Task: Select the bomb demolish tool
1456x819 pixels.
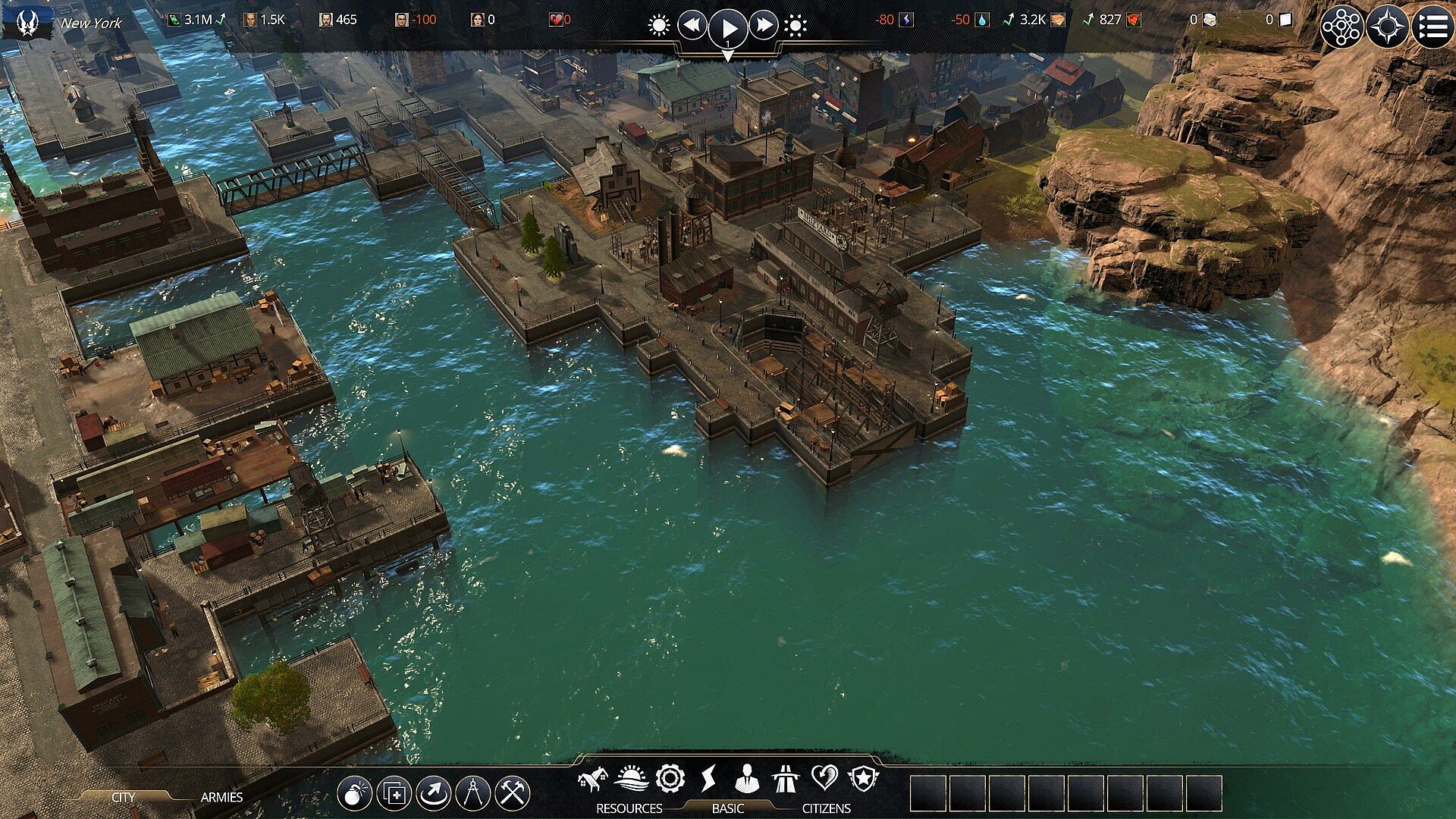Action: point(355,794)
